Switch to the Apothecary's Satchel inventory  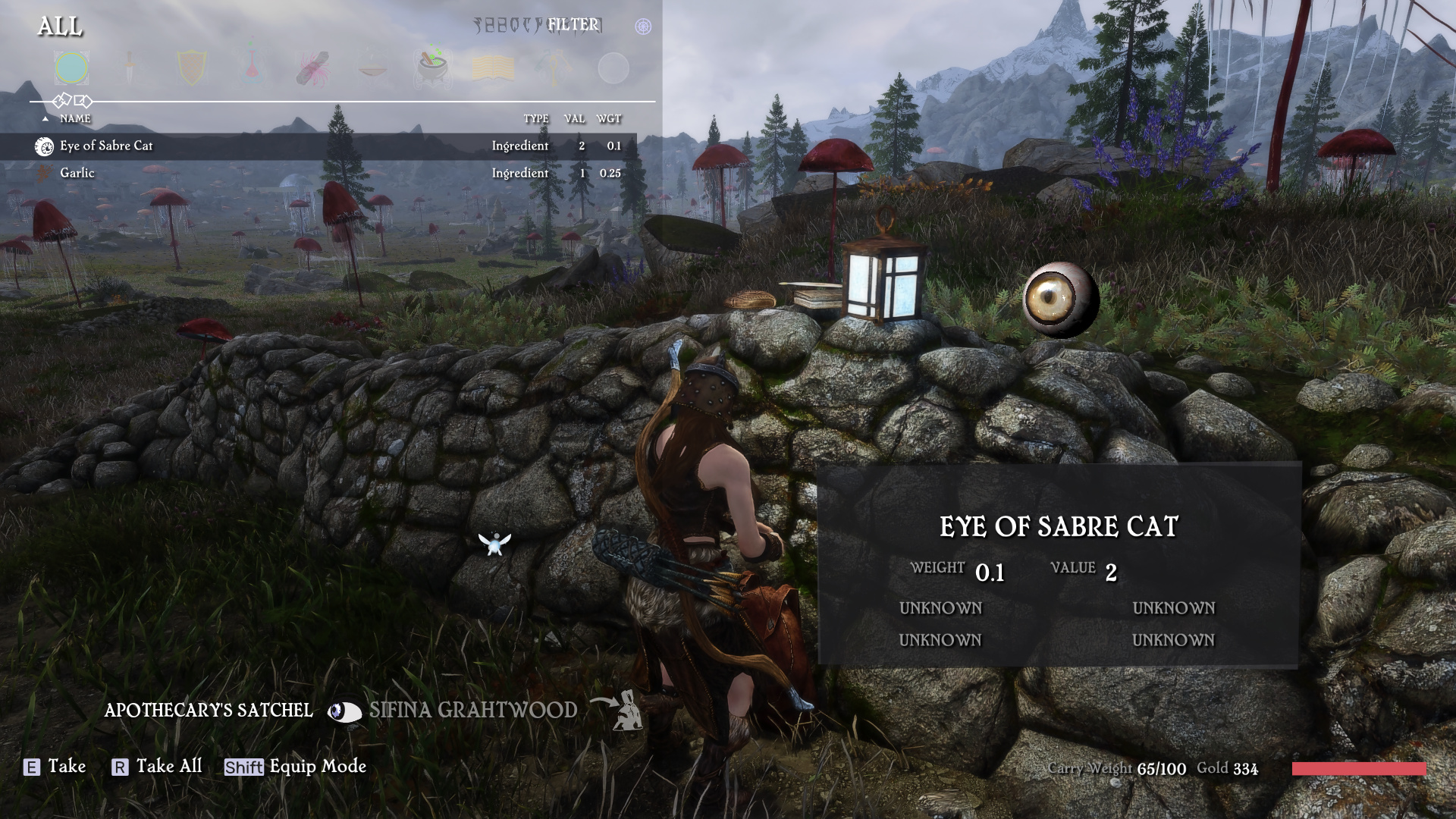[209, 711]
